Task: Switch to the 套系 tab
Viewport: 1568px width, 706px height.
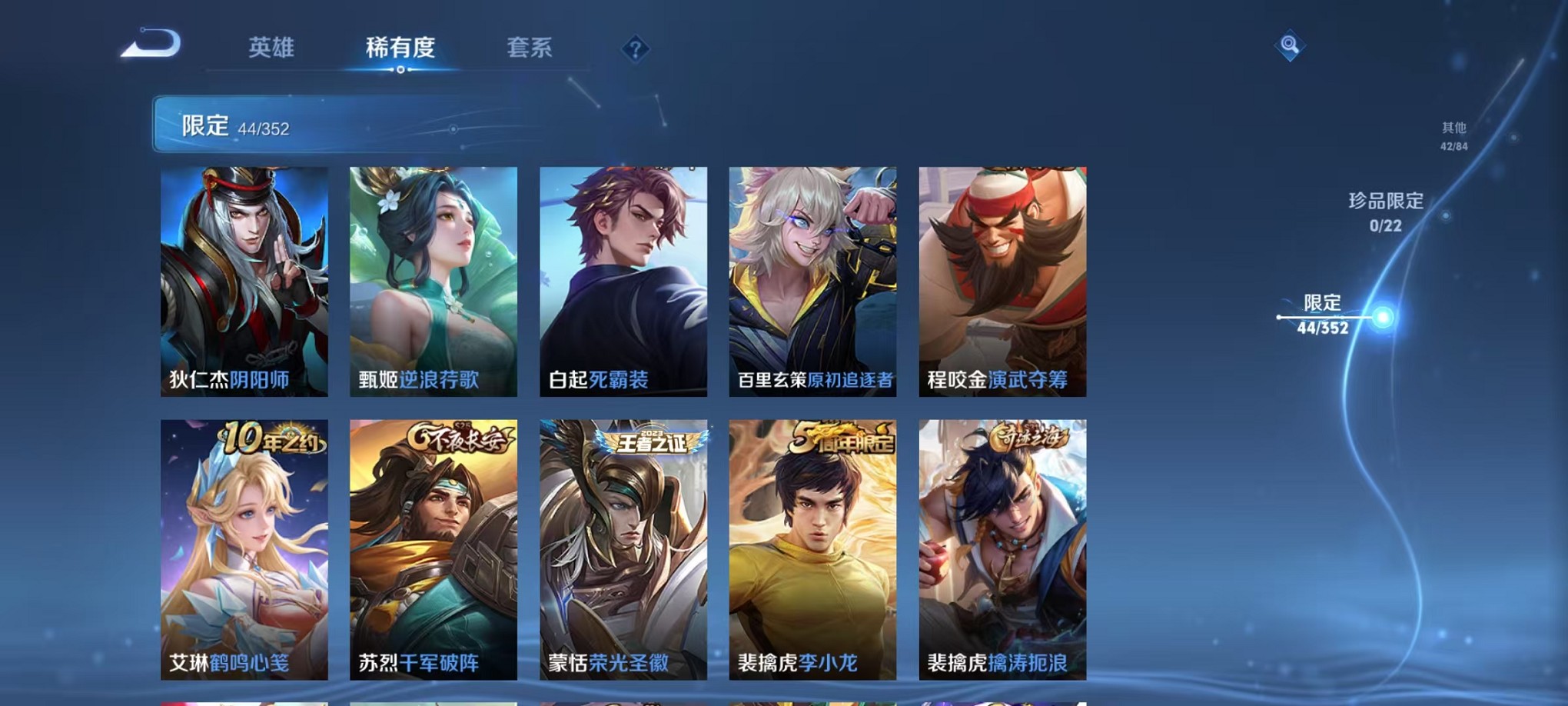Action: tap(536, 48)
